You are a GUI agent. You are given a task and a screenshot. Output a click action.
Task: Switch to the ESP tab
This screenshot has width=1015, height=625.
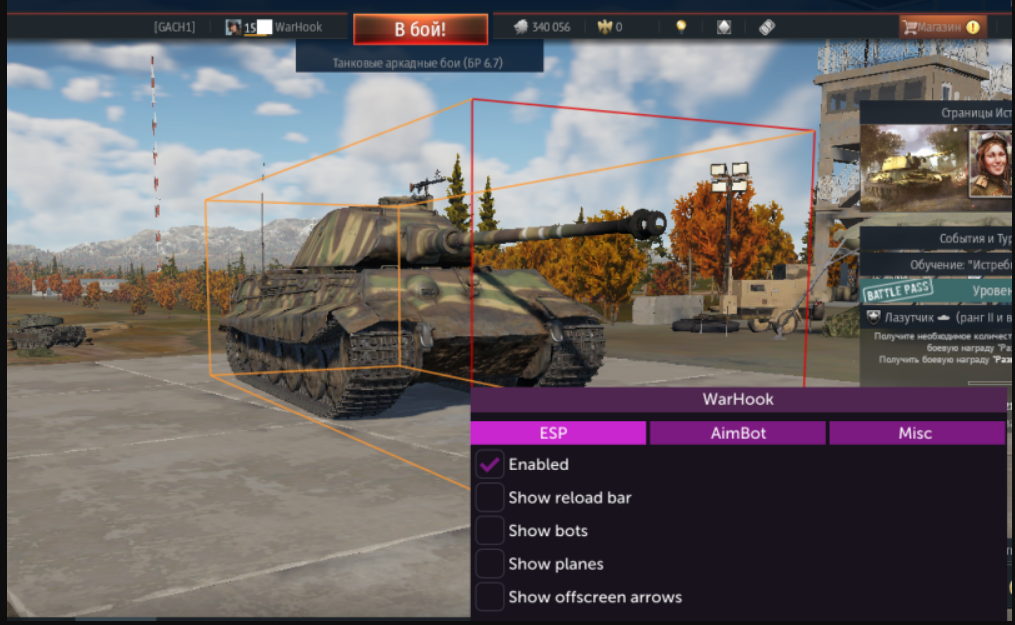(x=558, y=433)
